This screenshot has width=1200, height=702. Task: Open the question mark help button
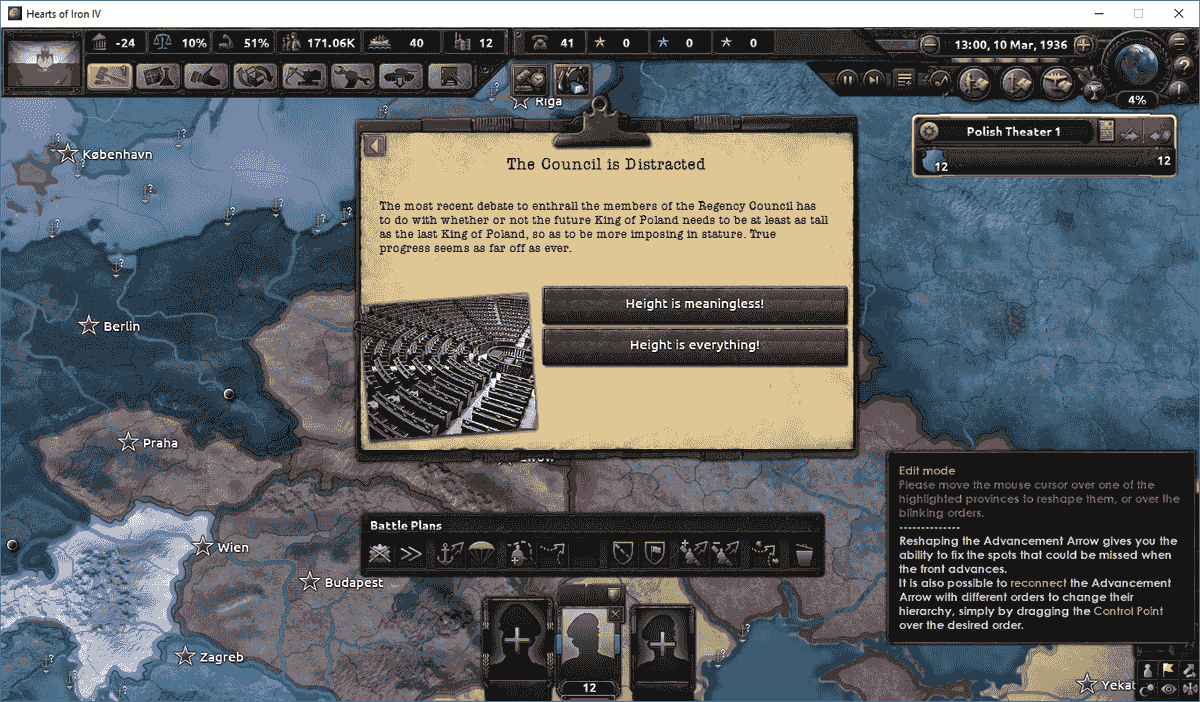click(x=1184, y=66)
